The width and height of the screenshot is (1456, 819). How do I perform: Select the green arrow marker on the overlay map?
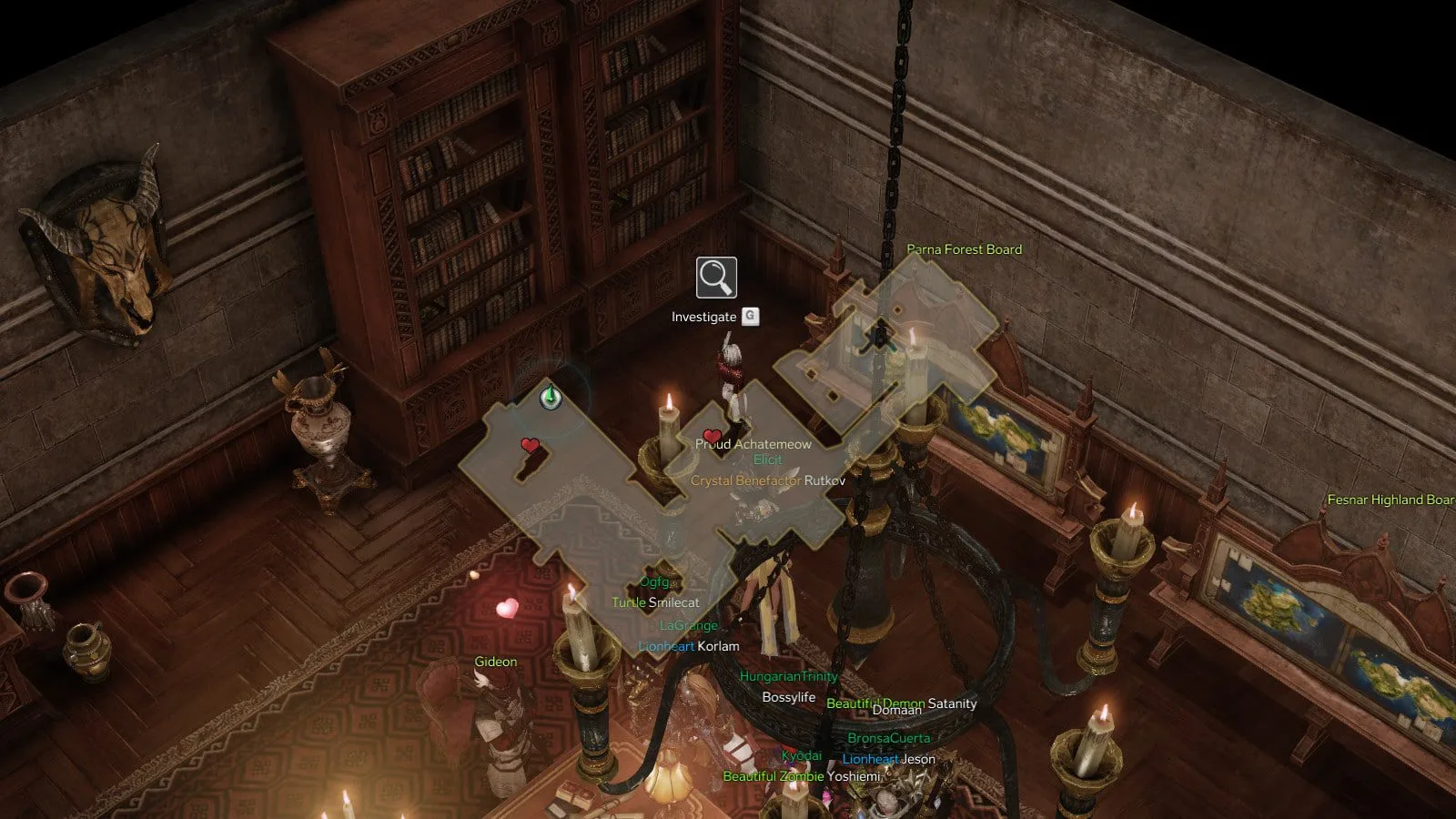[x=550, y=398]
